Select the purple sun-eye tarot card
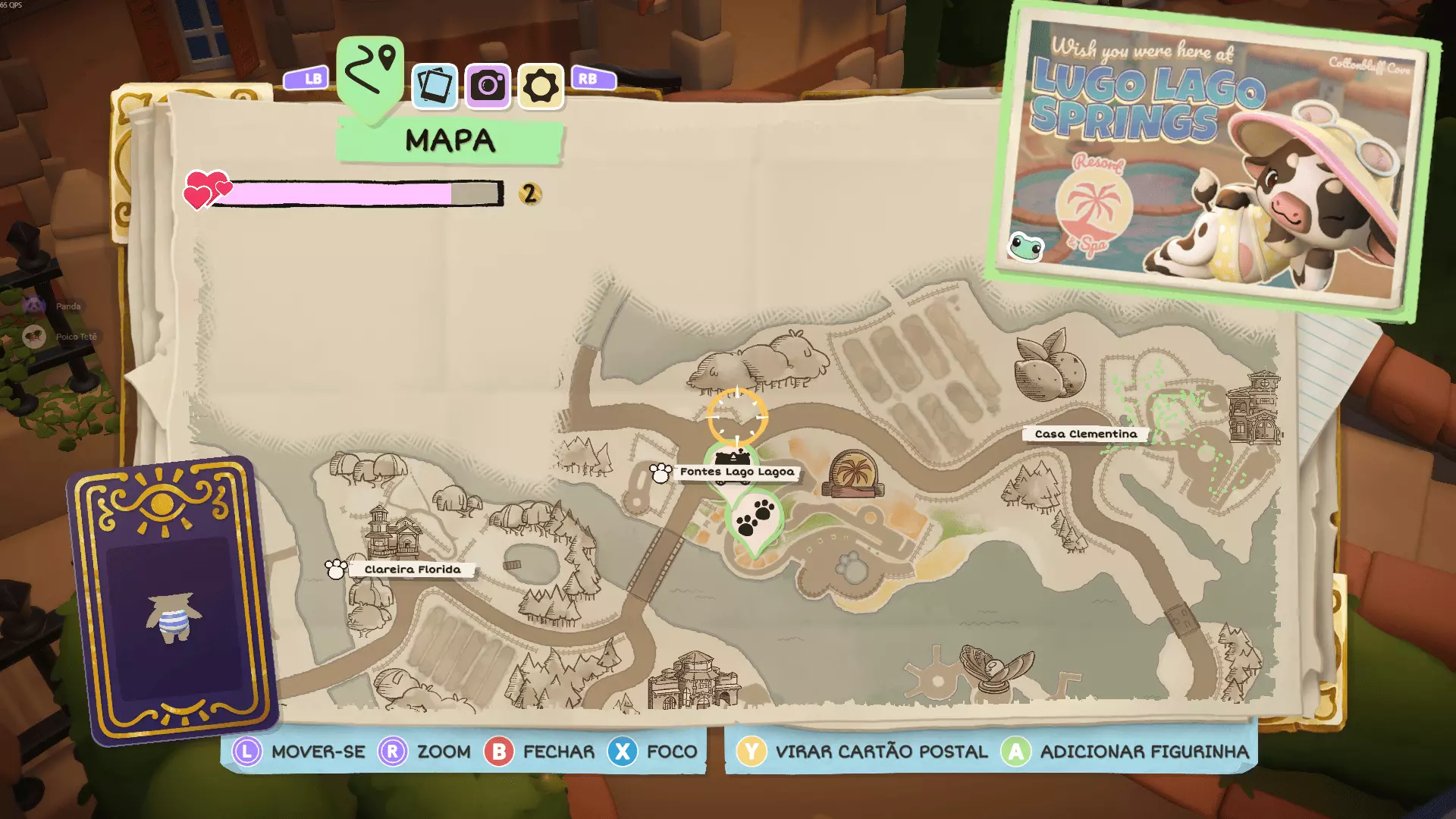Screen dimensions: 1456x819 coord(173,599)
